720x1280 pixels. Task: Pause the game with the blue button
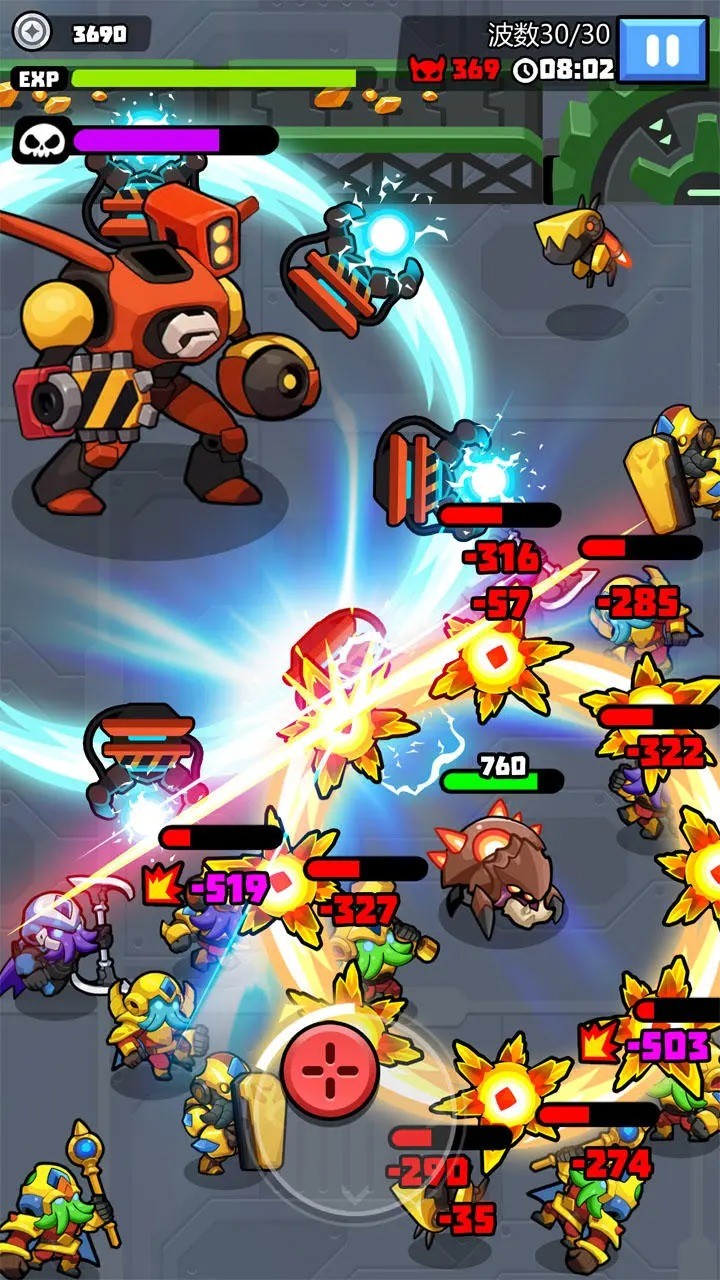[664, 50]
